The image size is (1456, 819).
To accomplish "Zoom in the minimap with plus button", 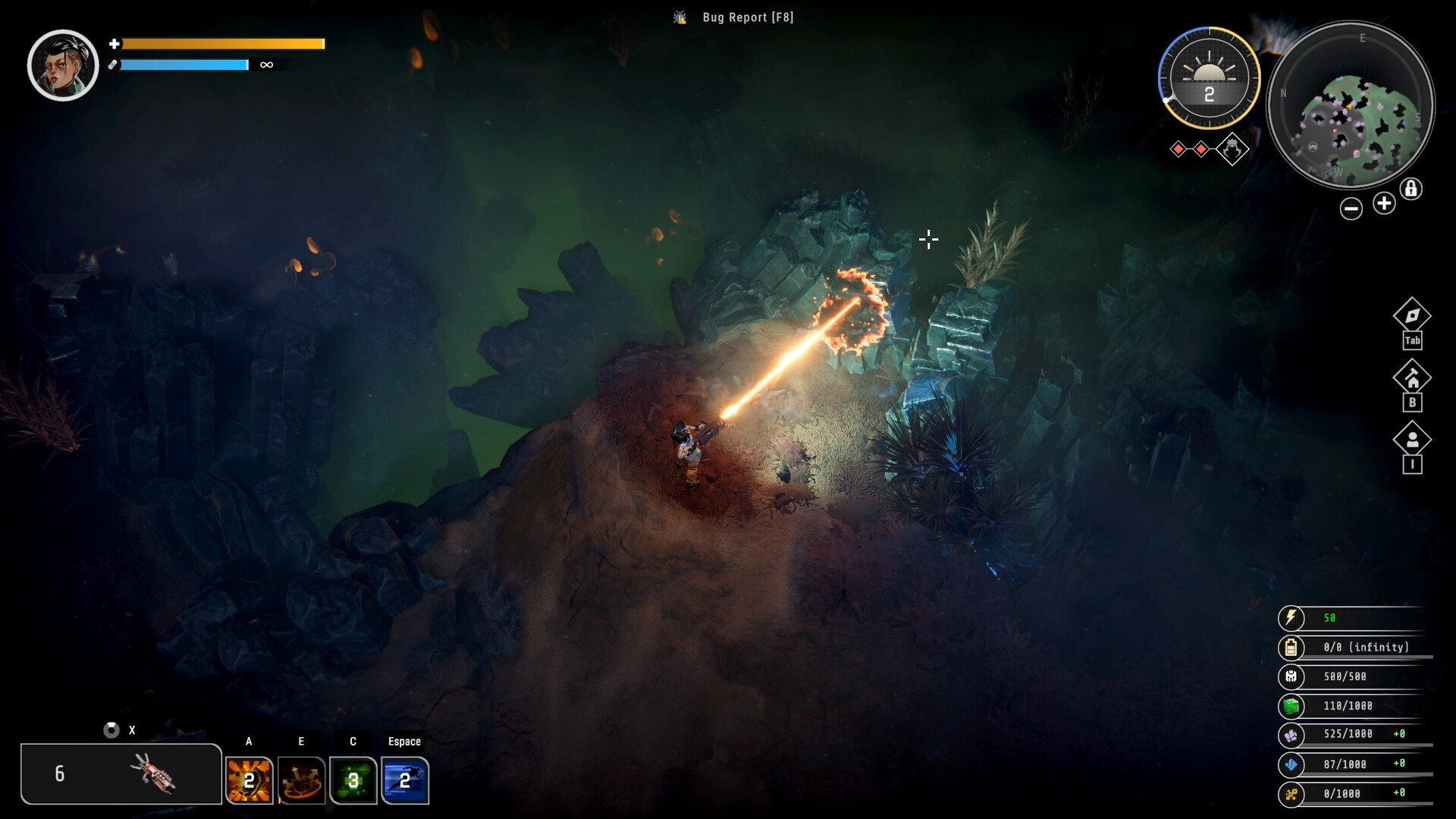I will click(x=1384, y=203).
